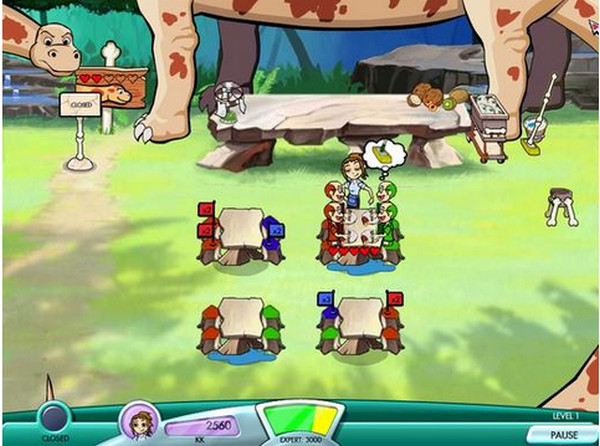Pause the game with the PAUSE button
The image size is (600, 446).
click(x=564, y=435)
